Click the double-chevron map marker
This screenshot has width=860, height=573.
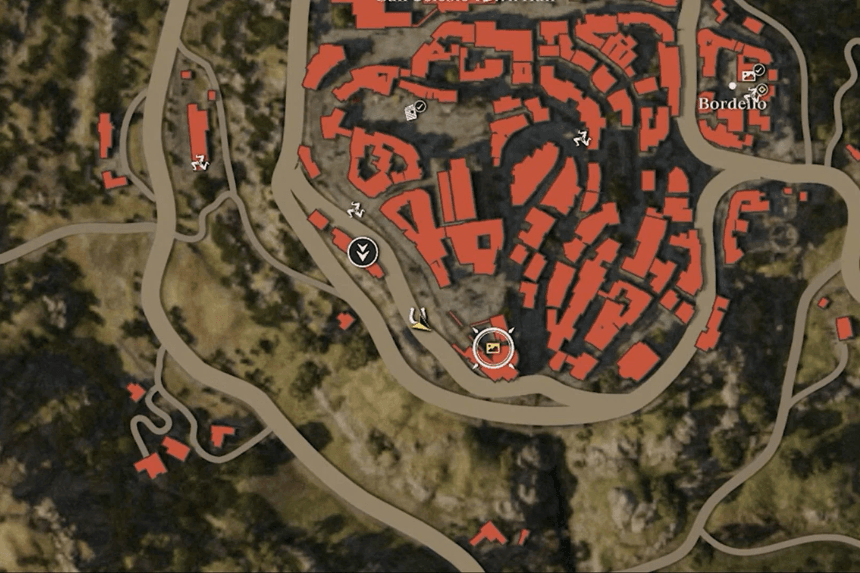363,251
